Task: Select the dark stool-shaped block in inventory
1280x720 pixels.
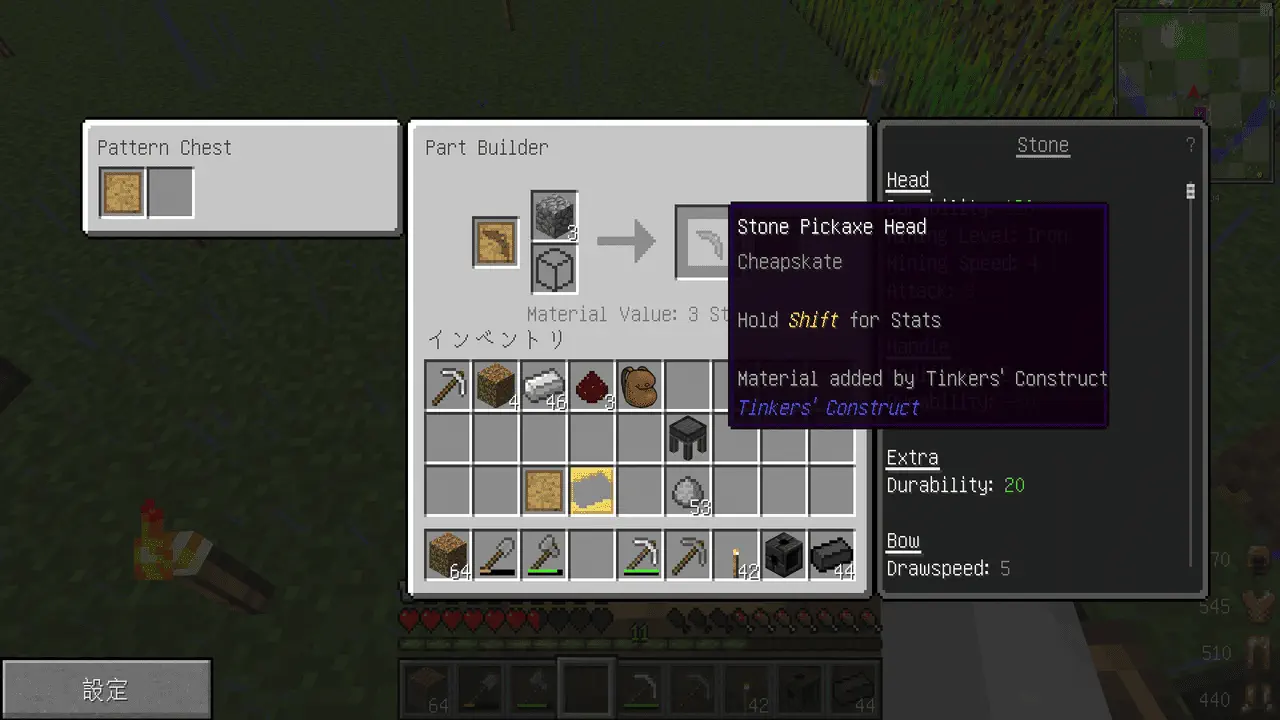Action: pyautogui.click(x=688, y=438)
